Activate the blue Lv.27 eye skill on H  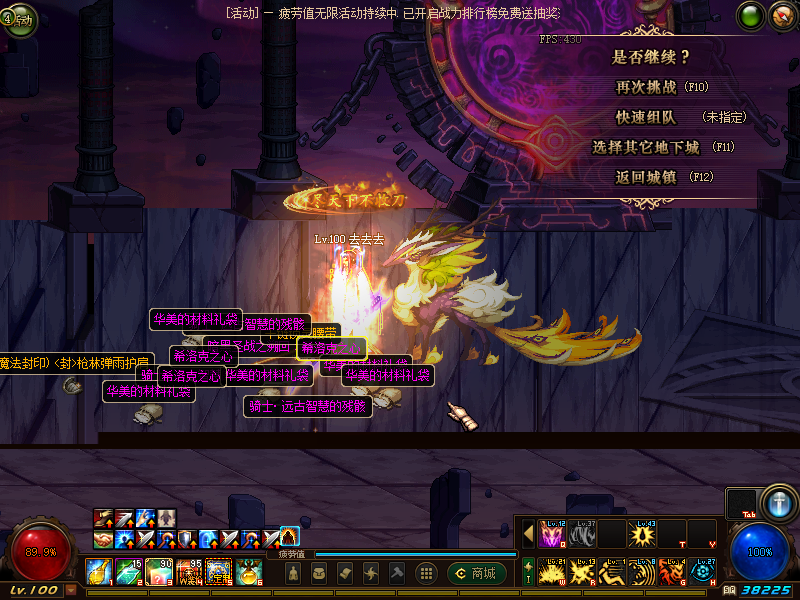pos(702,571)
